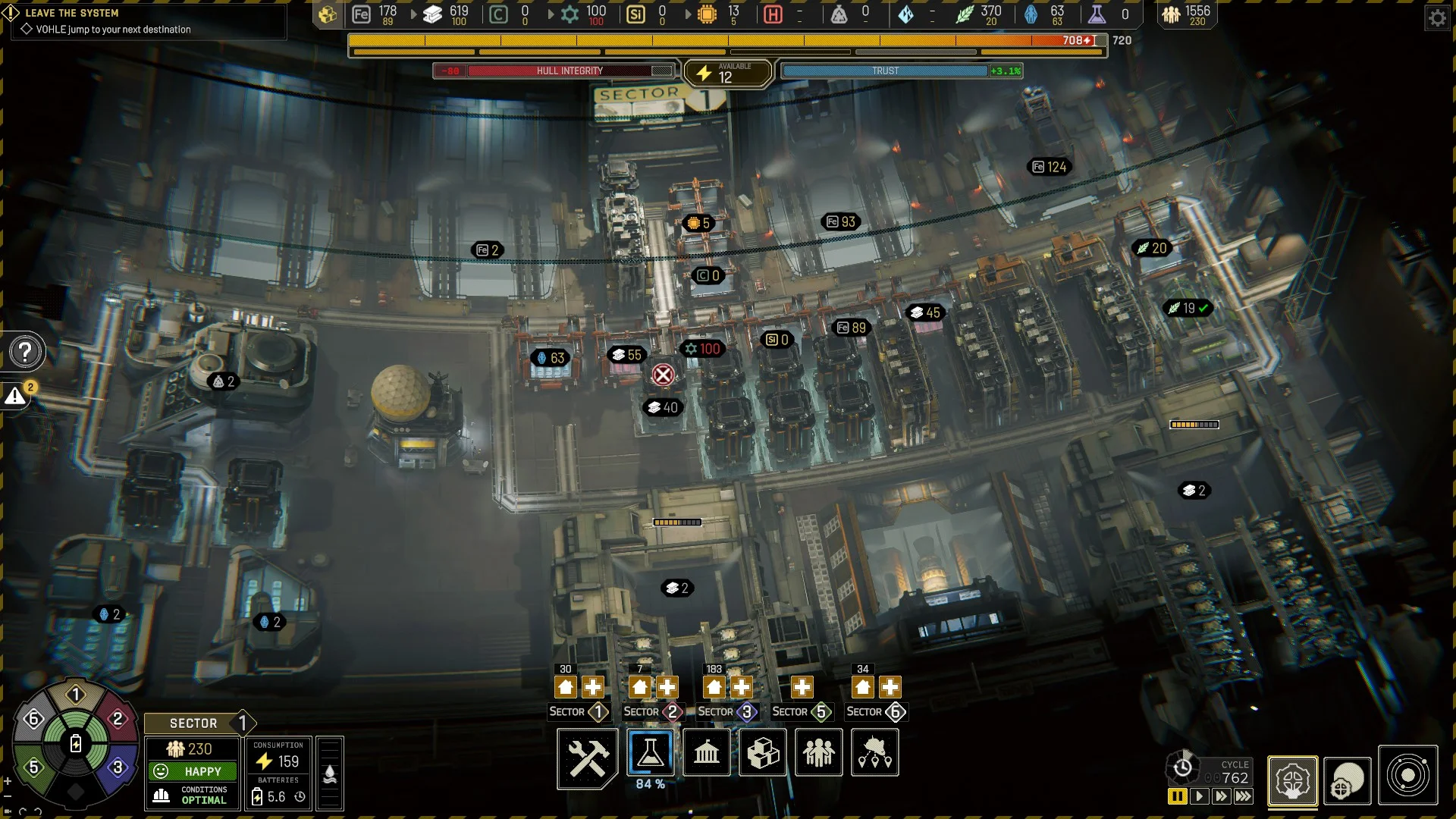Pause the game speed
Image resolution: width=1456 pixels, height=819 pixels.
1177,796
